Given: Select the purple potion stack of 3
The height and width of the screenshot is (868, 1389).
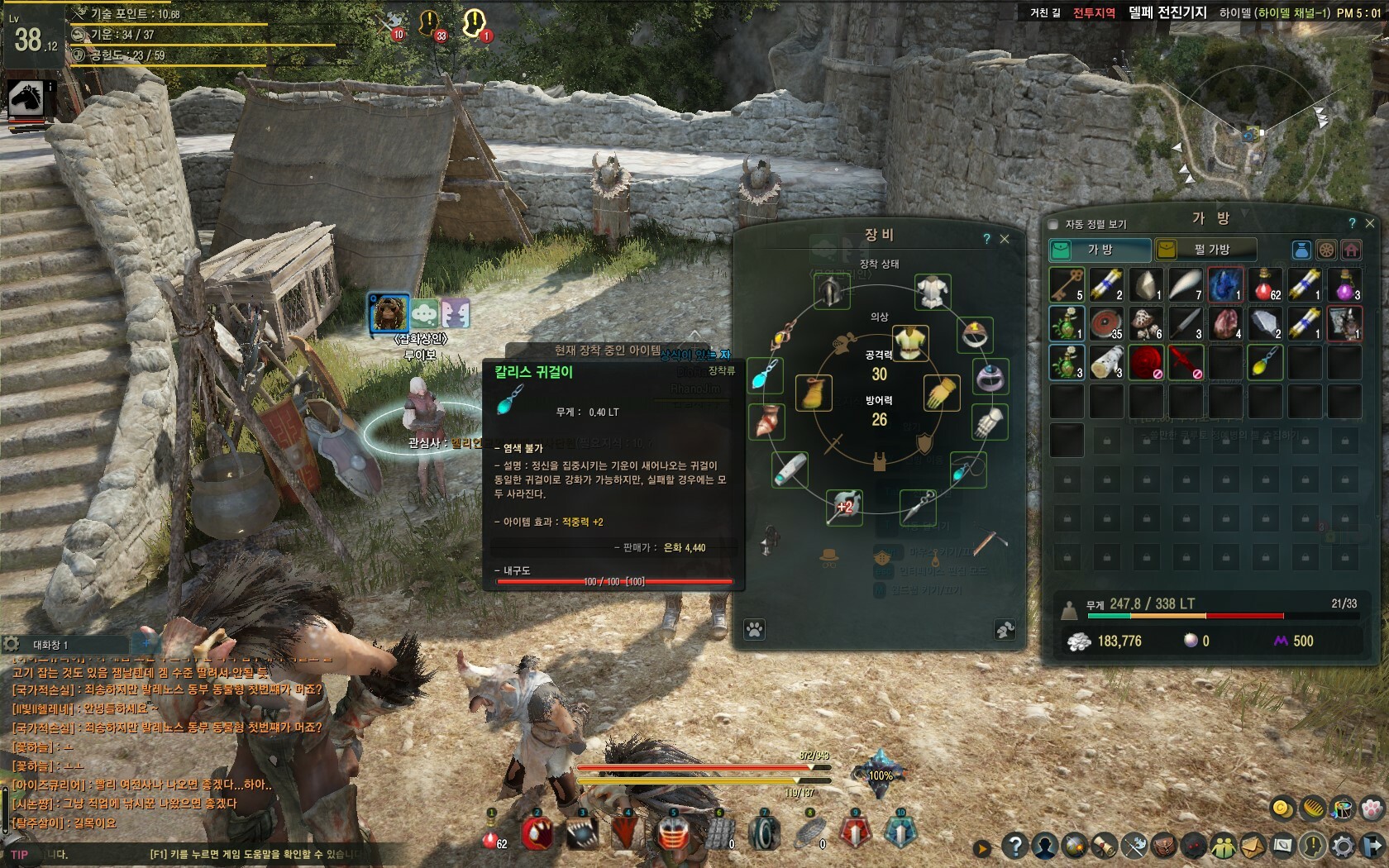Looking at the screenshot, I should [1344, 284].
